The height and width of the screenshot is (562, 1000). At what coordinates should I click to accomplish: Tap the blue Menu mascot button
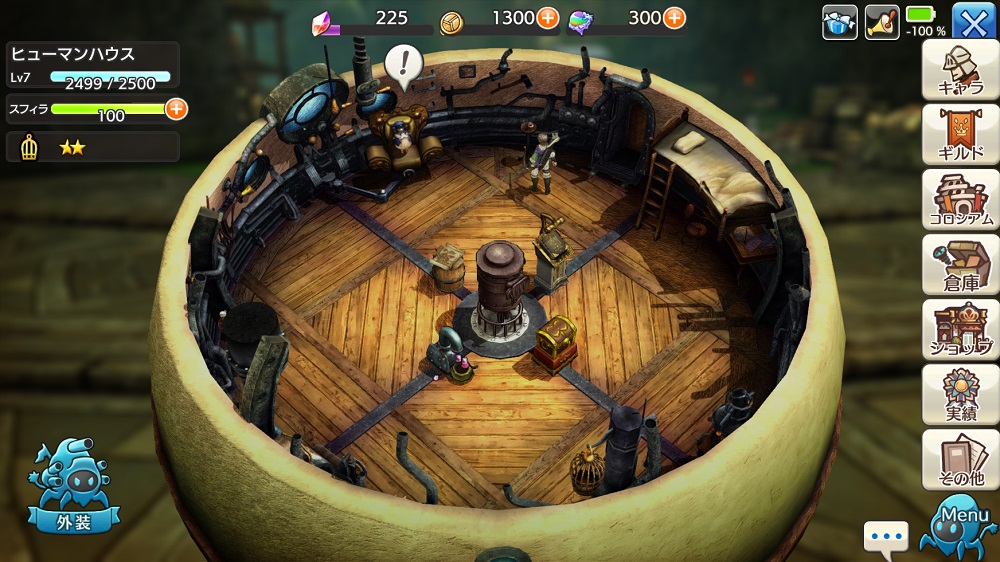pos(963,527)
